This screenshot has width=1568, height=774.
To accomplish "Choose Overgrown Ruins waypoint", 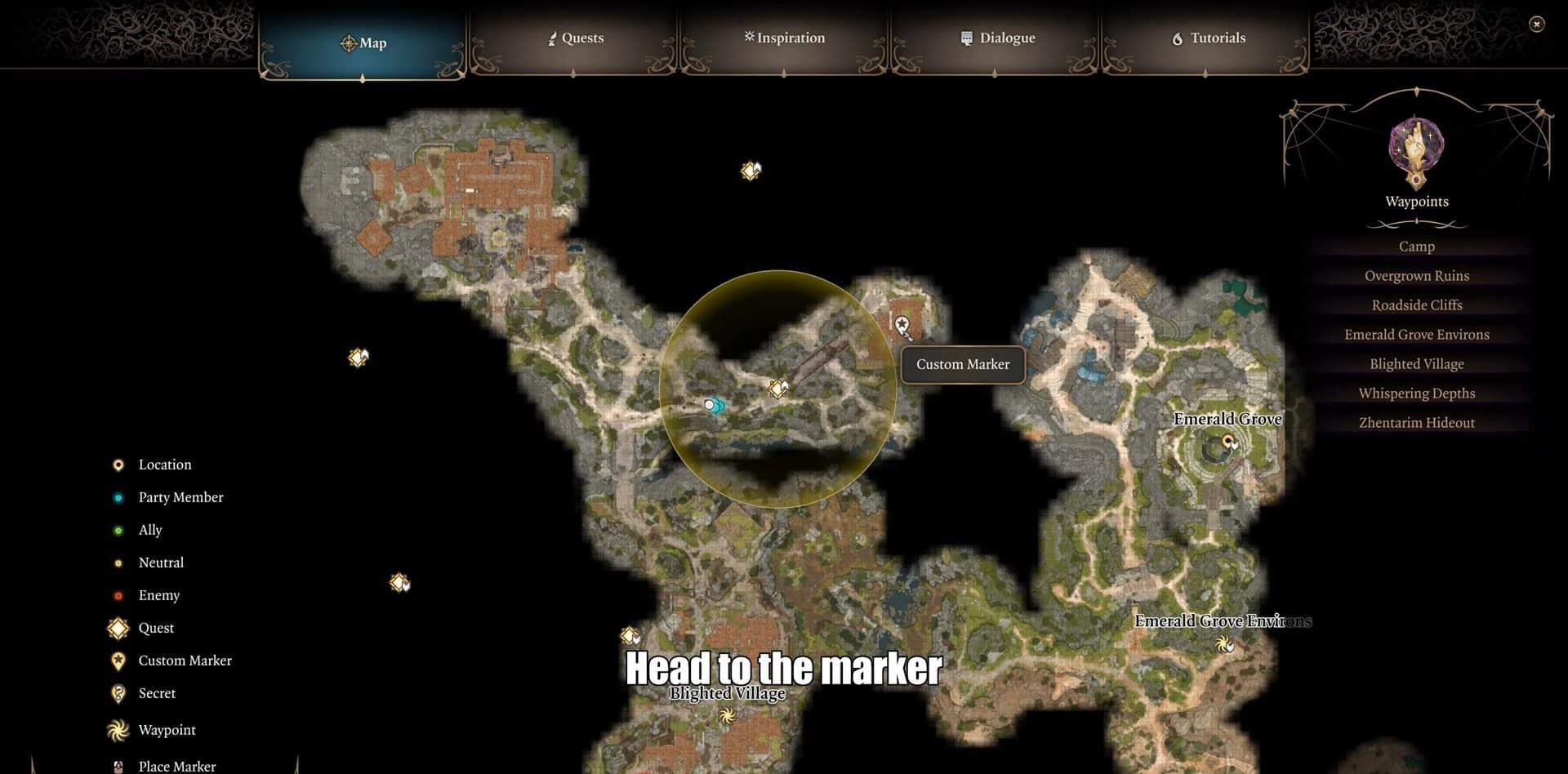I will [x=1416, y=276].
